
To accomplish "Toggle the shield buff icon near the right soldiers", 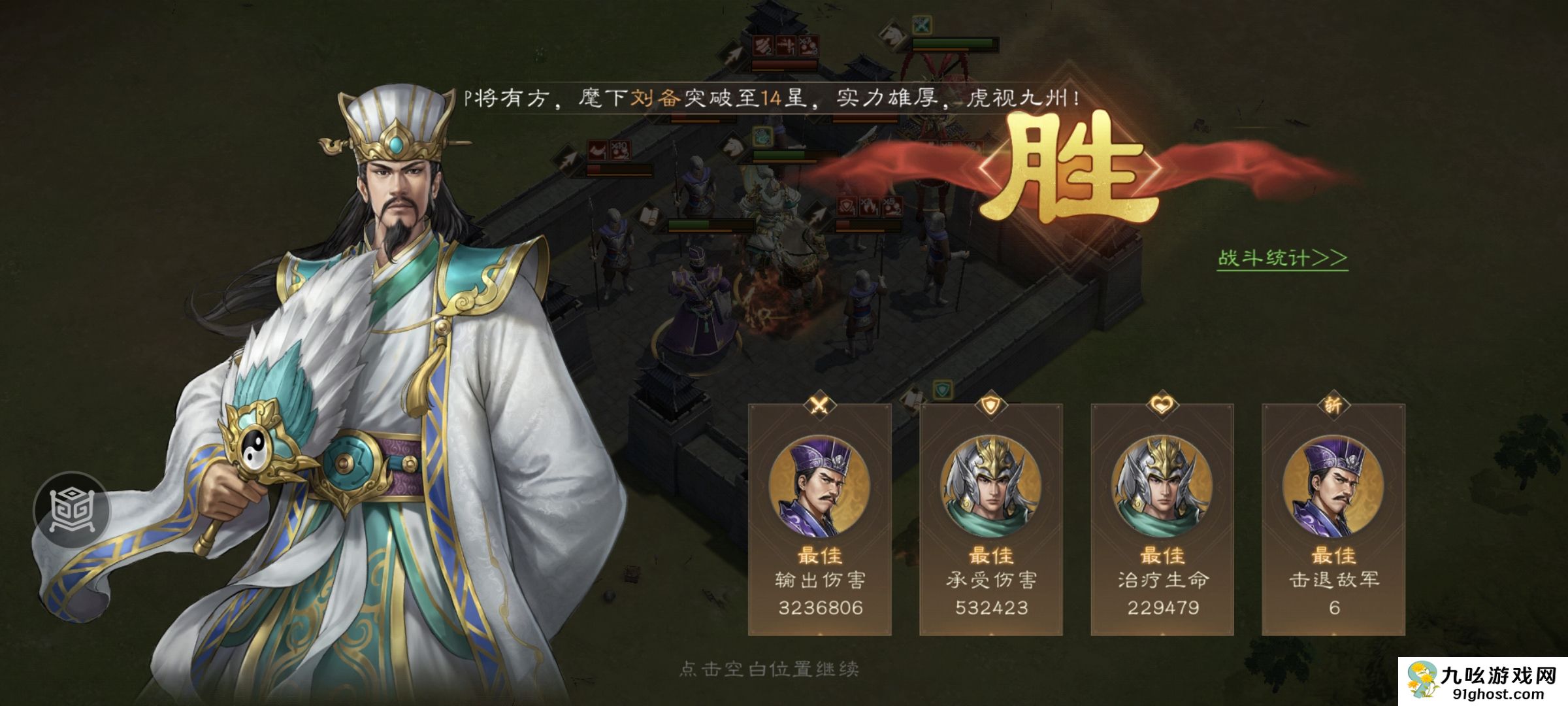I will (x=845, y=206).
